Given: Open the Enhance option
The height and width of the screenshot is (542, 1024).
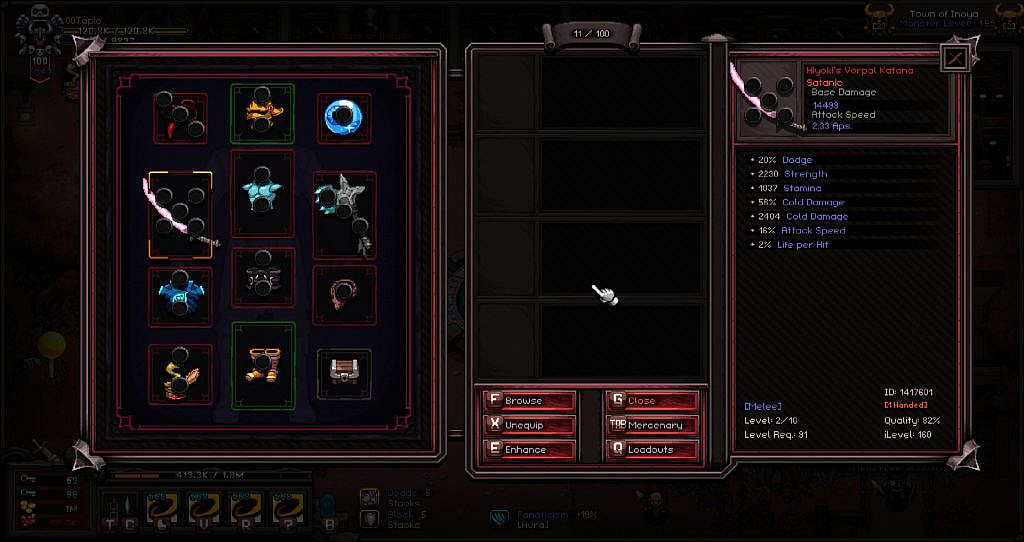Looking at the screenshot, I should (x=530, y=450).
